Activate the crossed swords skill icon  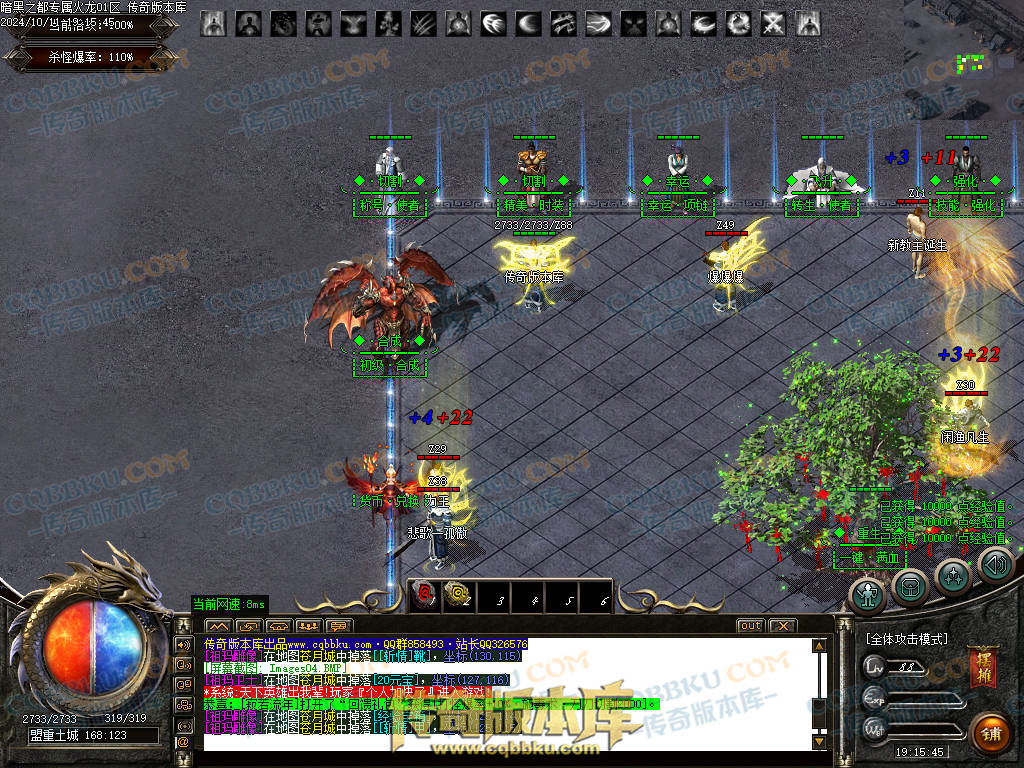pos(774,23)
